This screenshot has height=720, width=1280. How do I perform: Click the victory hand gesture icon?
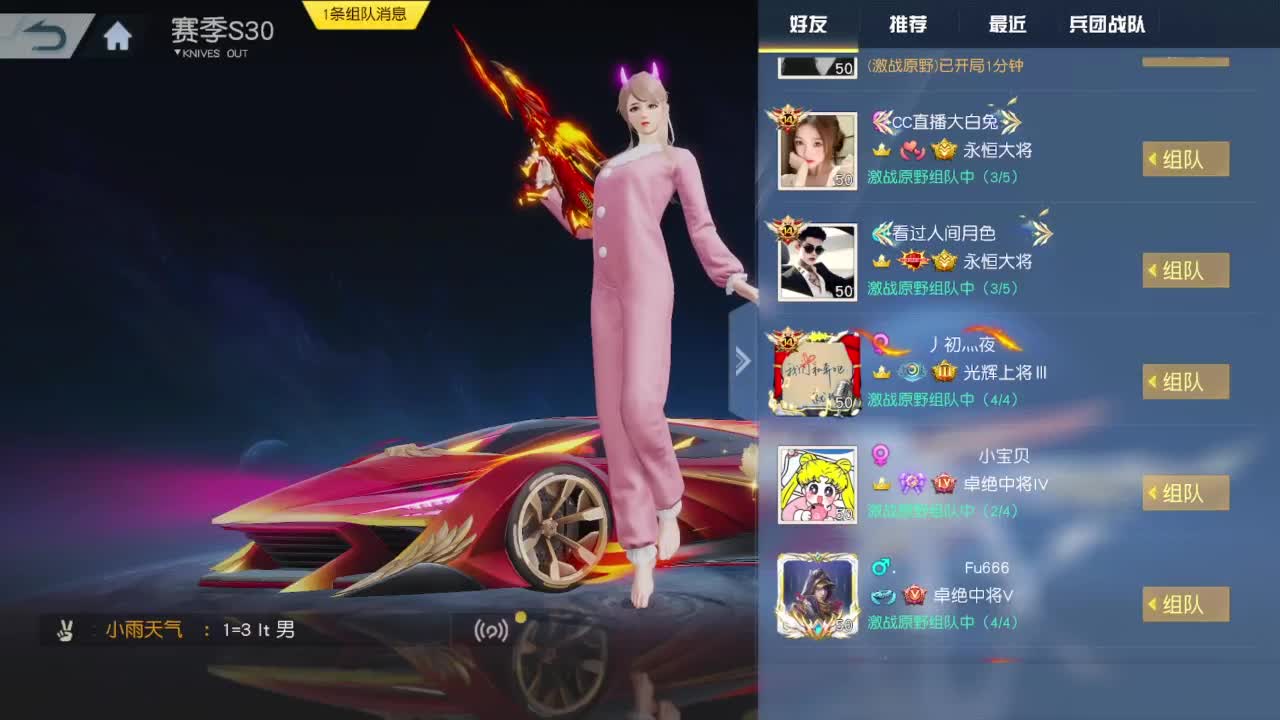click(x=64, y=632)
